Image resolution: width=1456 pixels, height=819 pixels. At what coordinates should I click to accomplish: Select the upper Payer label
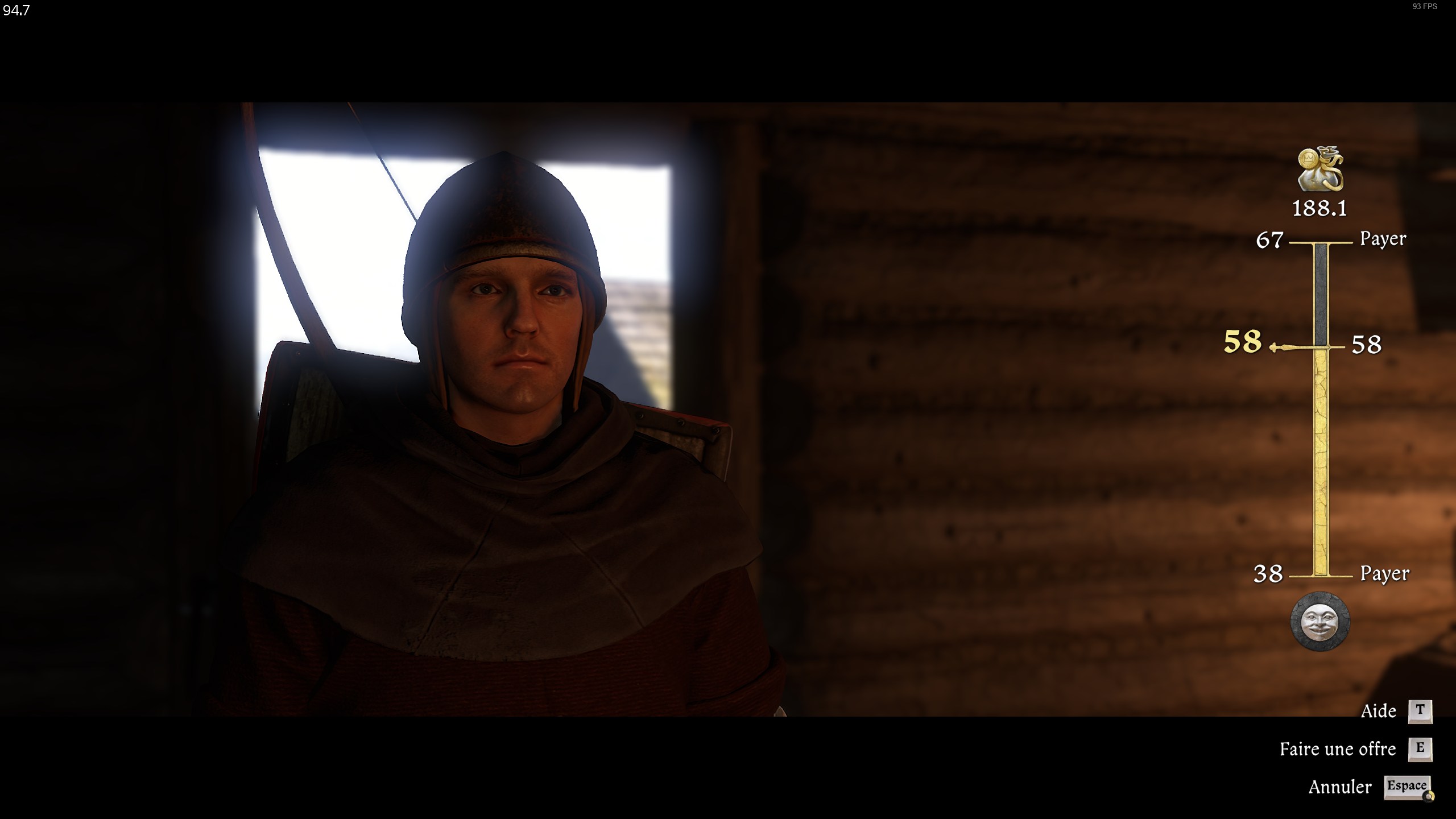pyautogui.click(x=1383, y=239)
